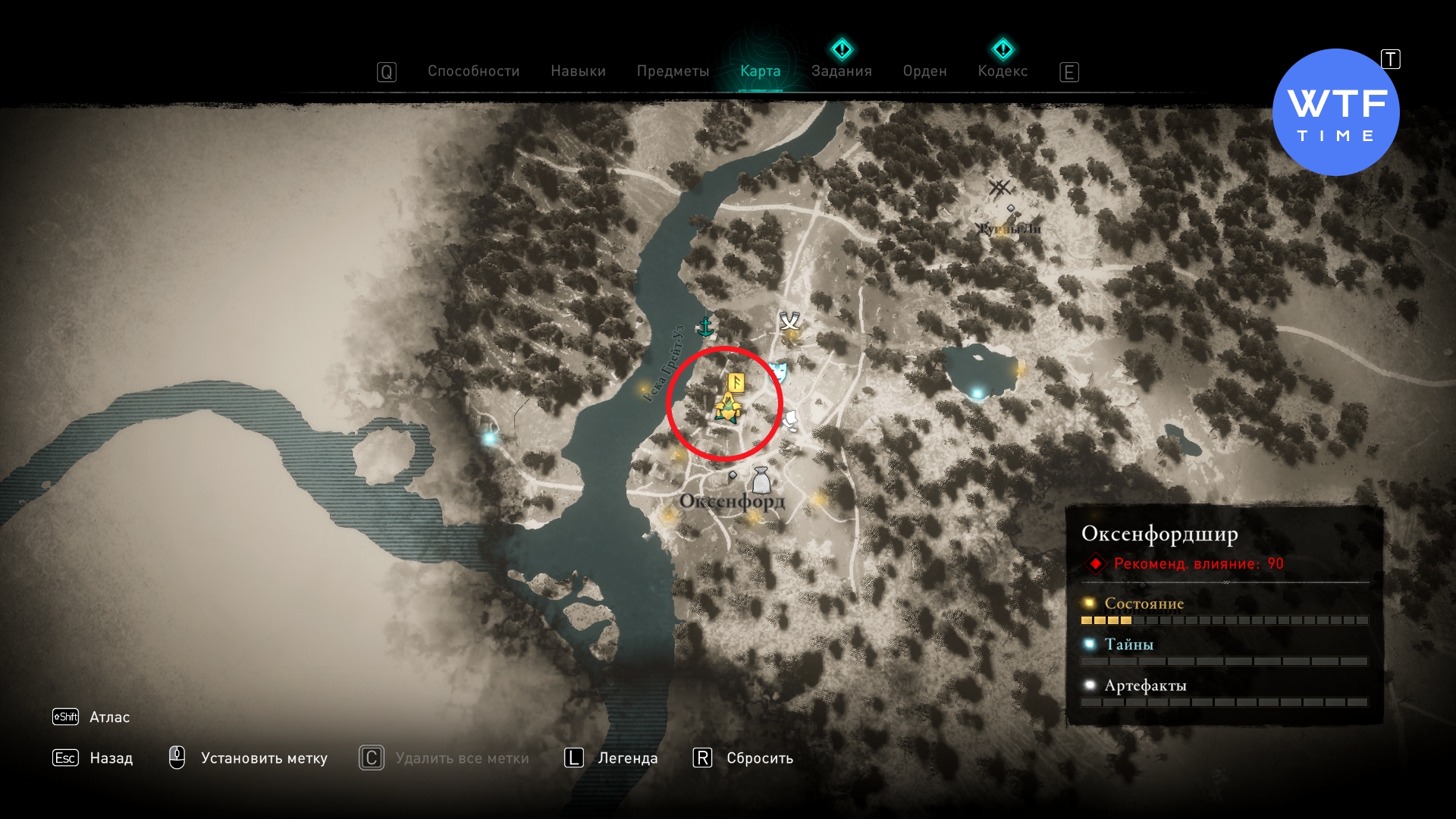The height and width of the screenshot is (819, 1456).
Task: Click the WTF Time channel logo
Action: (1335, 113)
